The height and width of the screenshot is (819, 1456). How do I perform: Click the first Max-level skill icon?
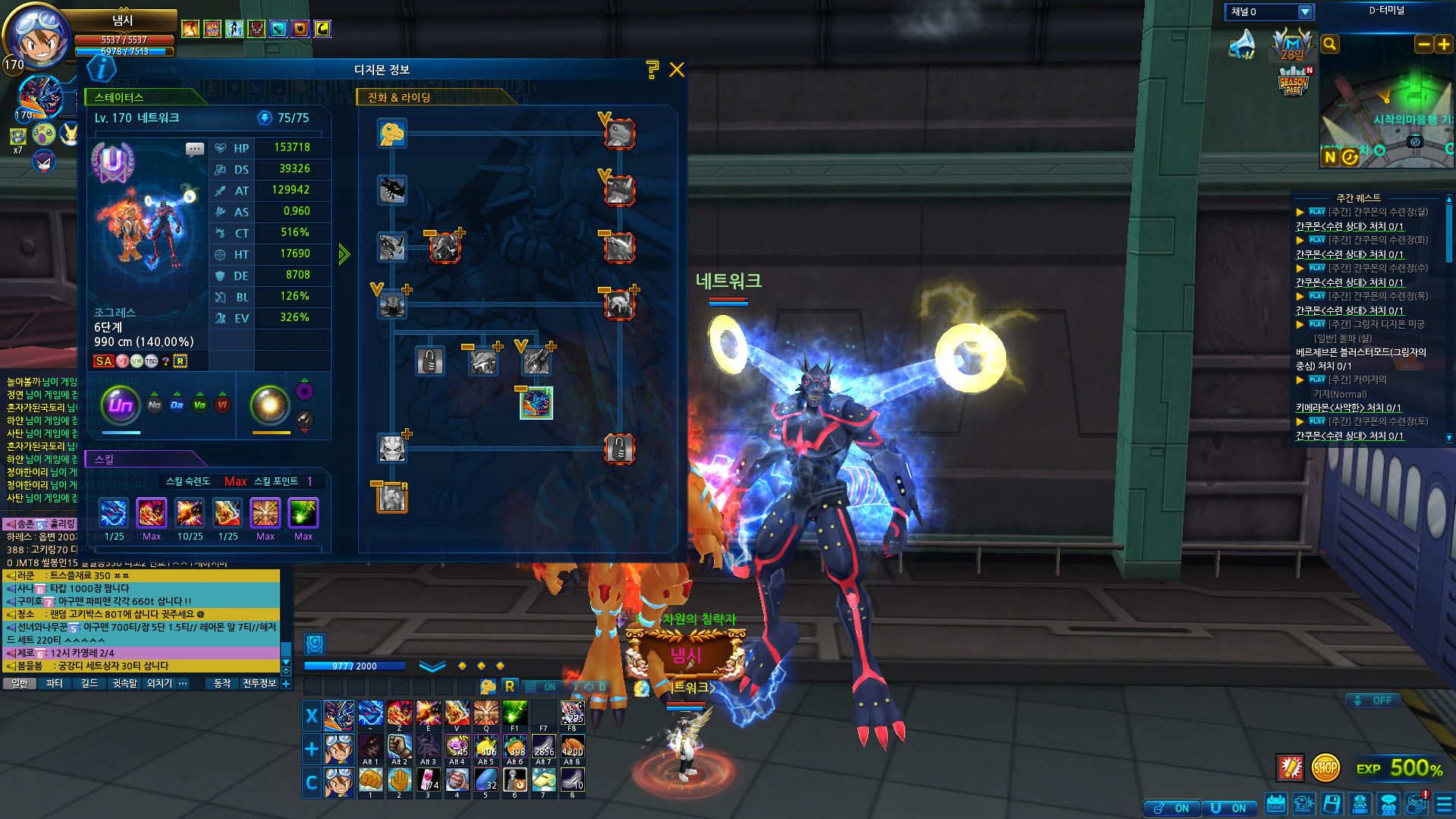[x=152, y=514]
